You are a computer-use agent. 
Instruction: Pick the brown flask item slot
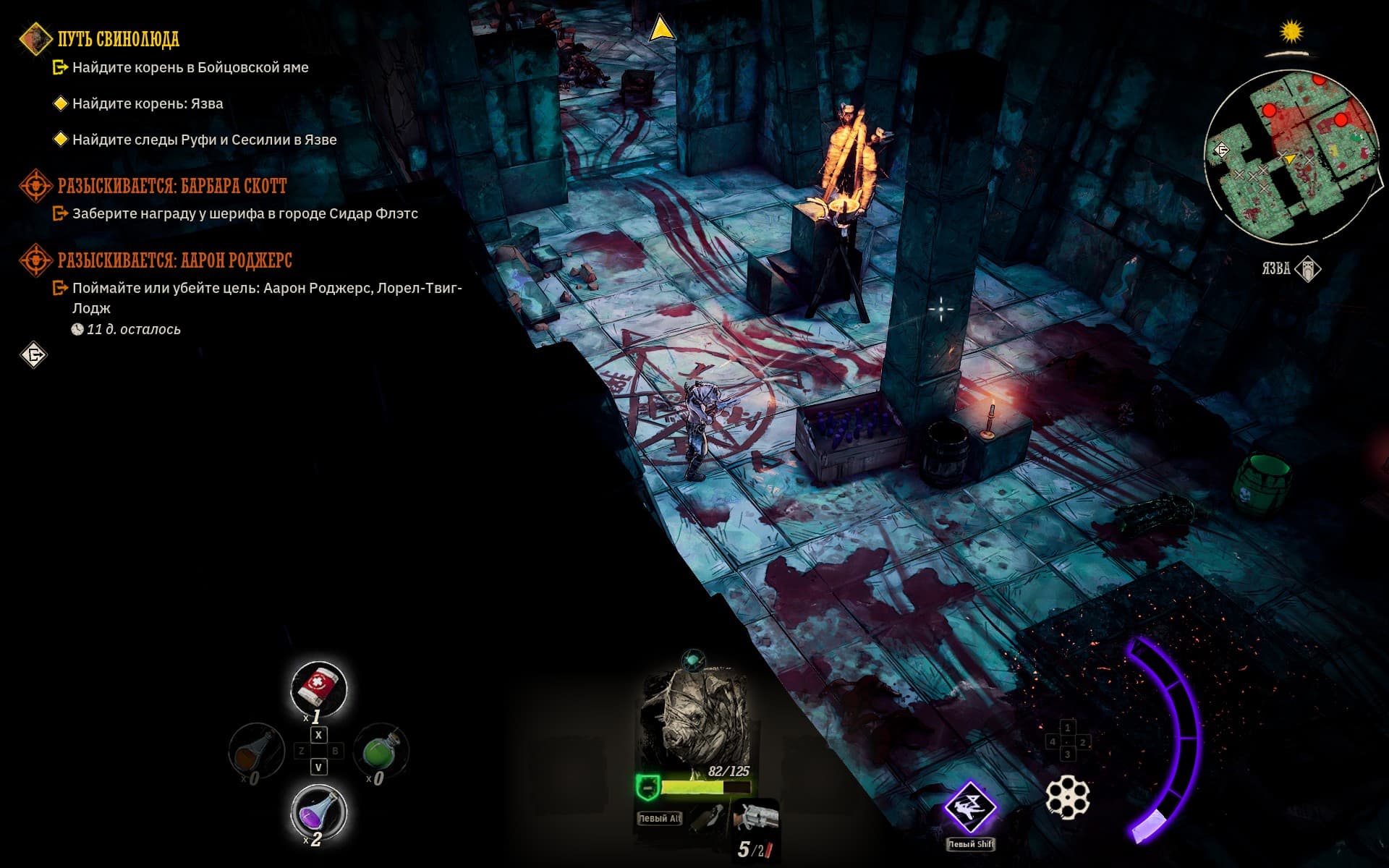point(257,751)
